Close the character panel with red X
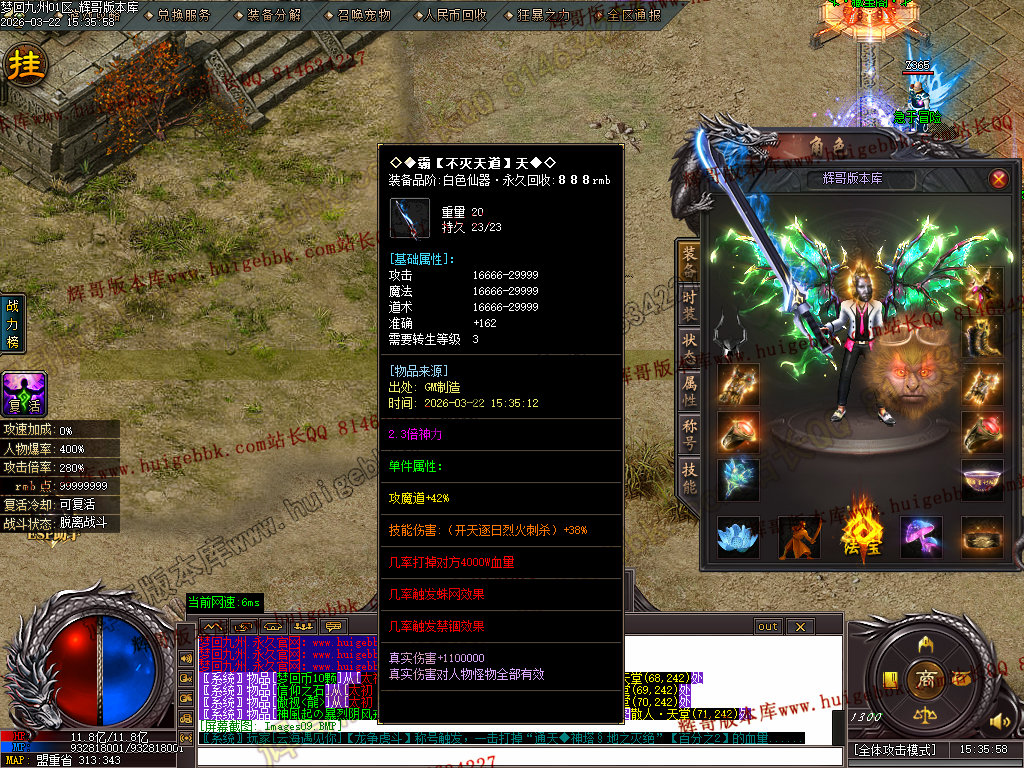Screen dimensions: 1024x768 click(998, 180)
